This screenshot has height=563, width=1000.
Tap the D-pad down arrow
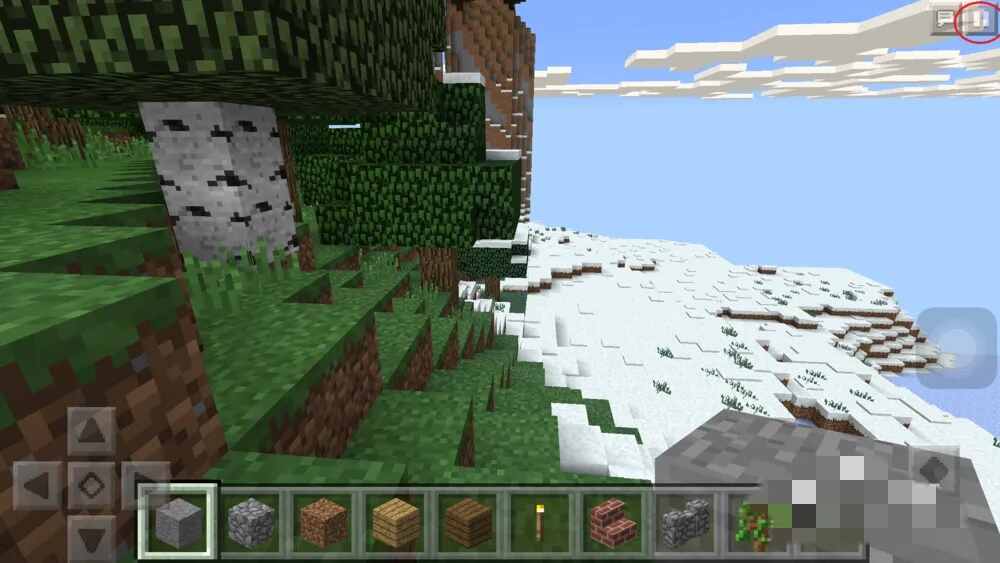point(91,540)
